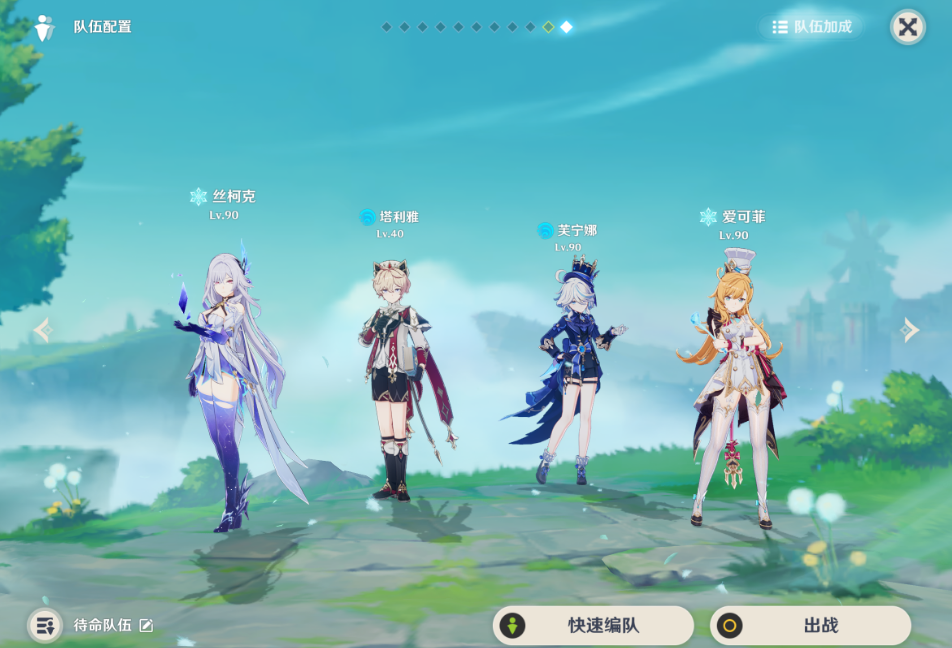This screenshot has width=952, height=648.
Task: Go to the previous party with left arrow
Action: (x=43, y=330)
